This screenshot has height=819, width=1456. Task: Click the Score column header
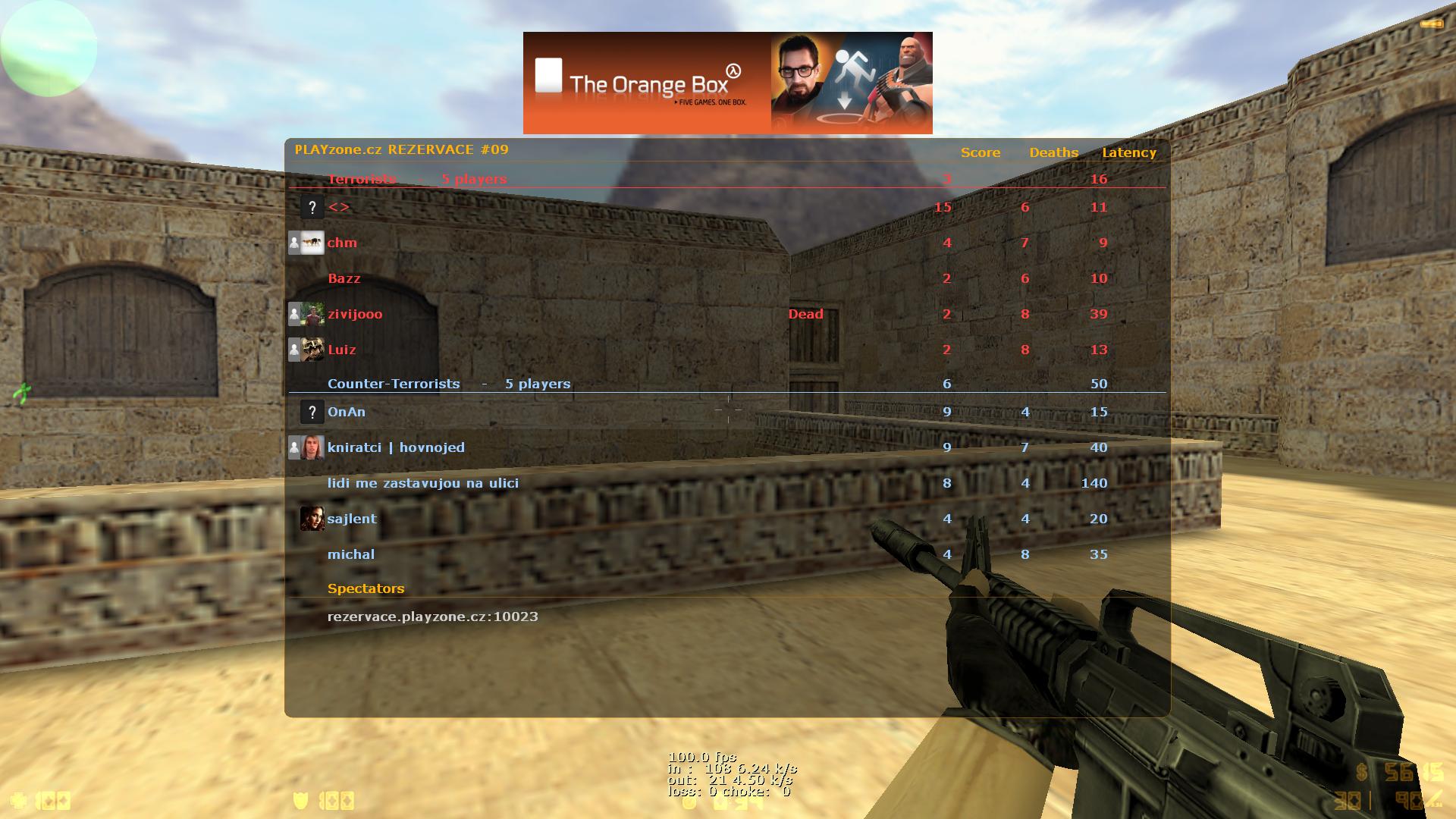pyautogui.click(x=981, y=152)
